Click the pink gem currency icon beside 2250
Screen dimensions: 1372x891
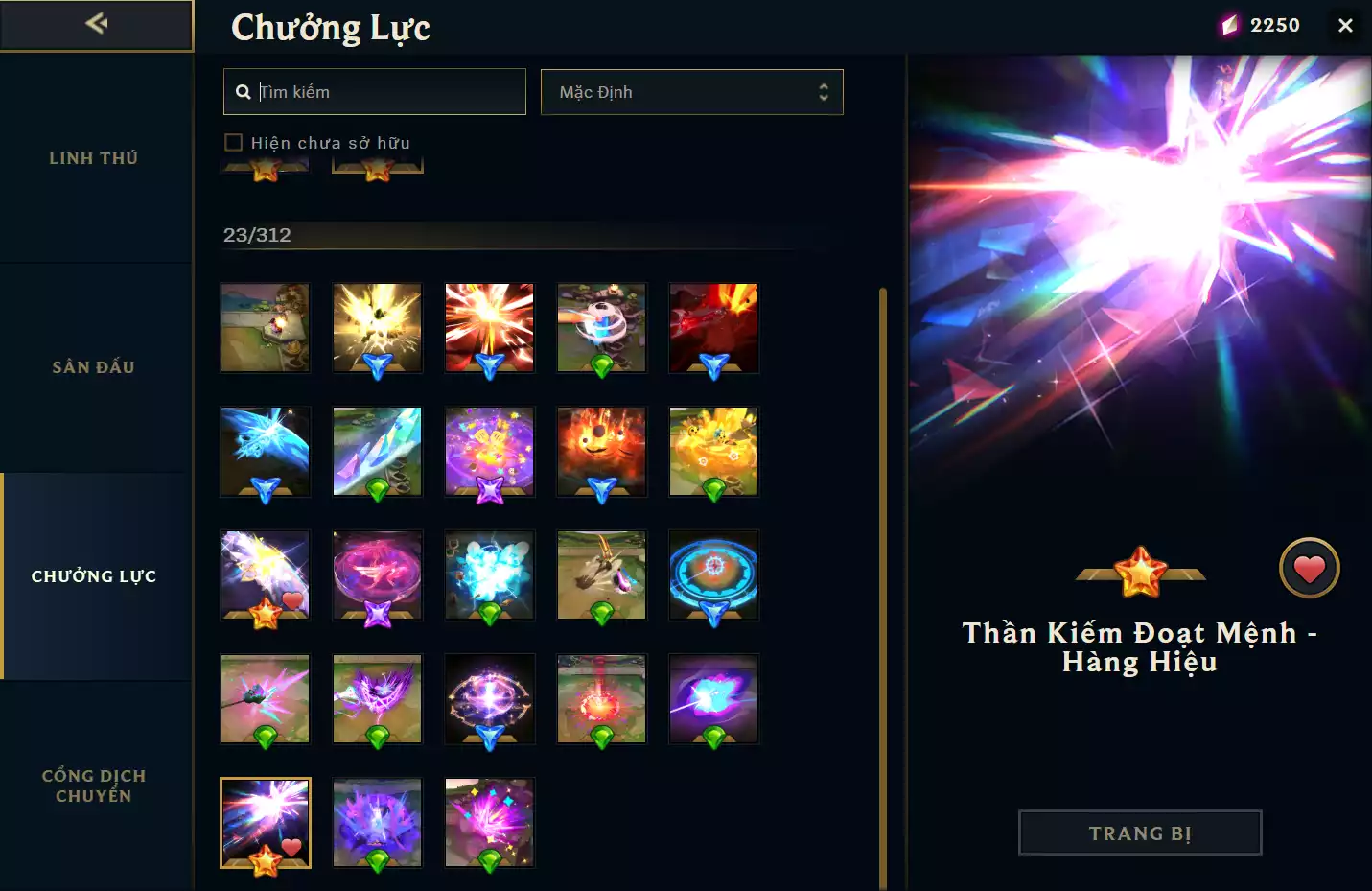tap(1228, 25)
